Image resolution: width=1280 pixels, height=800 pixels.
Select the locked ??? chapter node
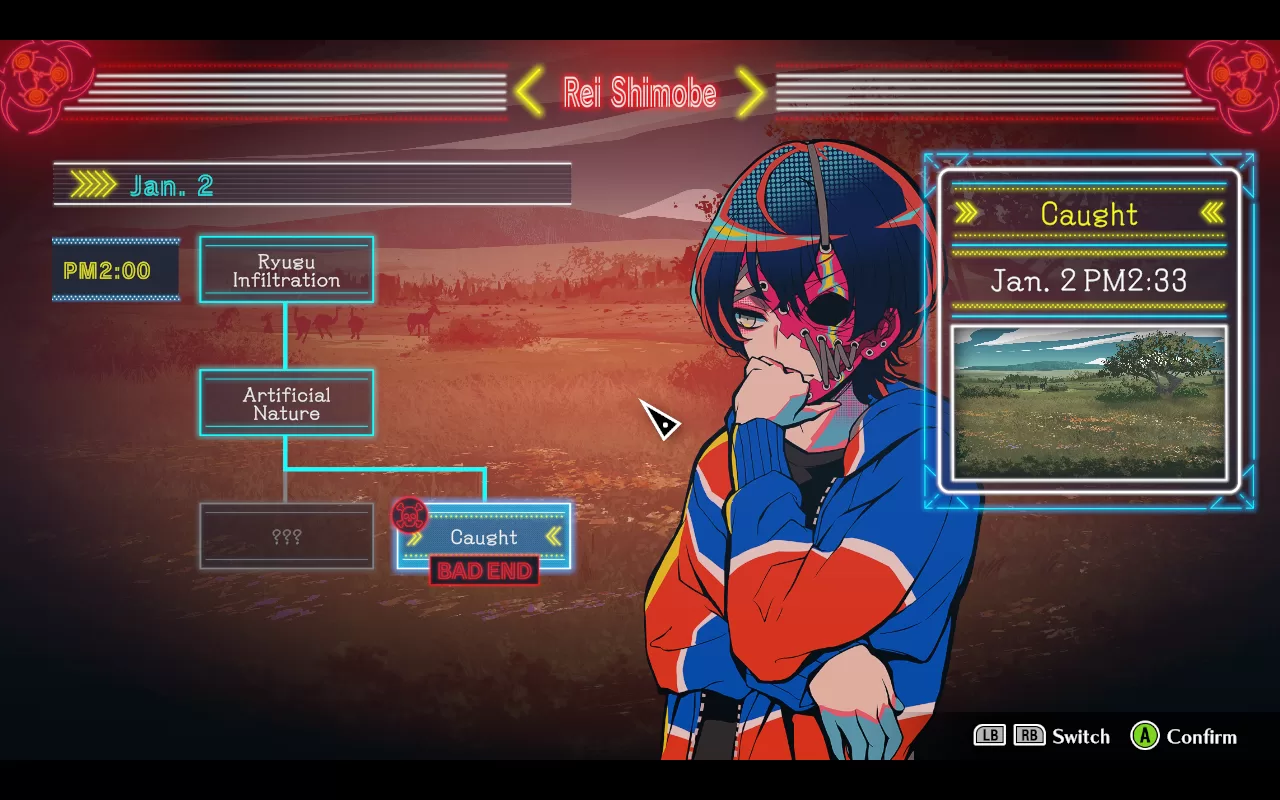(286, 537)
